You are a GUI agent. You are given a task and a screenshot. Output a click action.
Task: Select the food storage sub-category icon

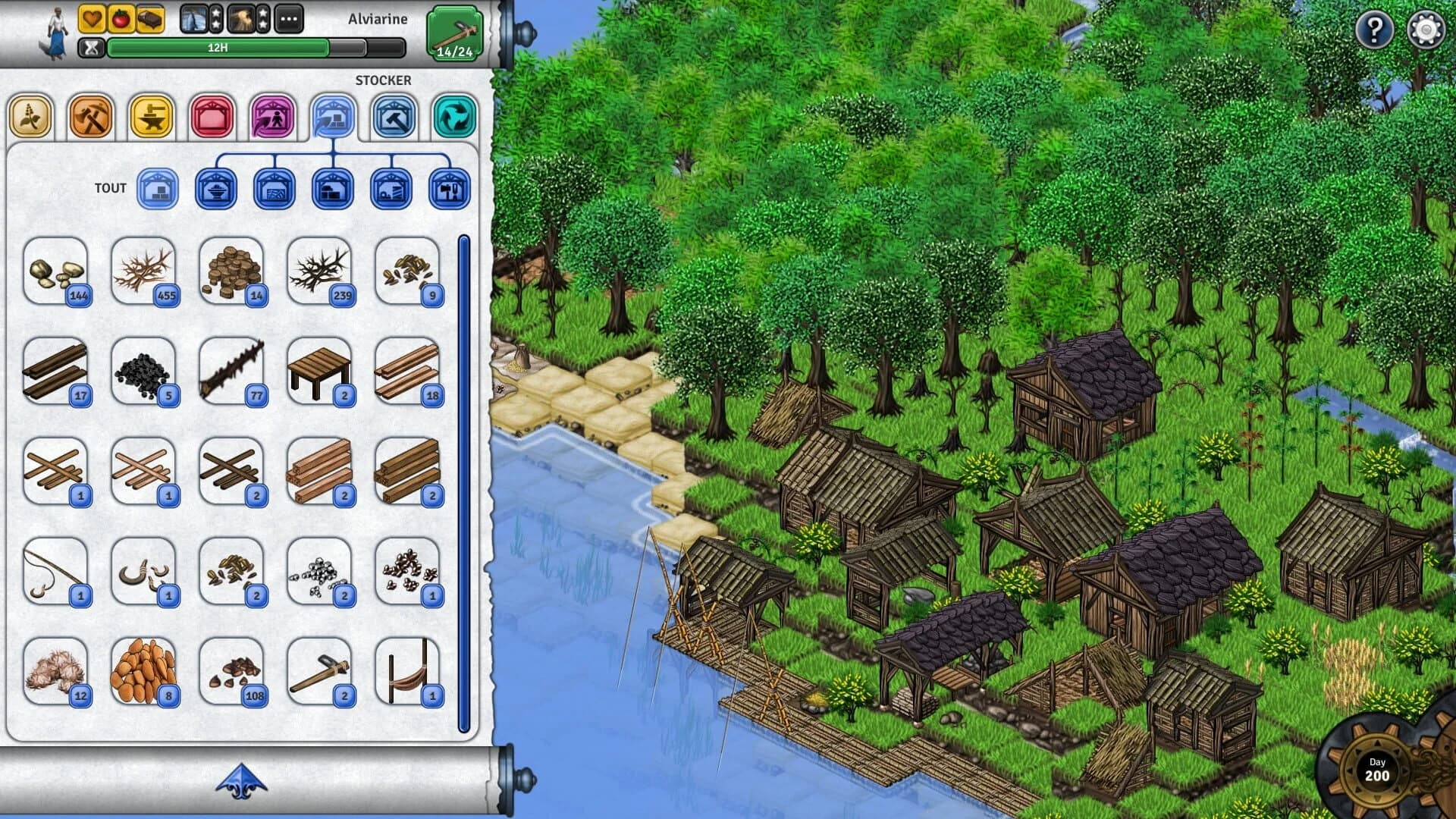click(216, 190)
